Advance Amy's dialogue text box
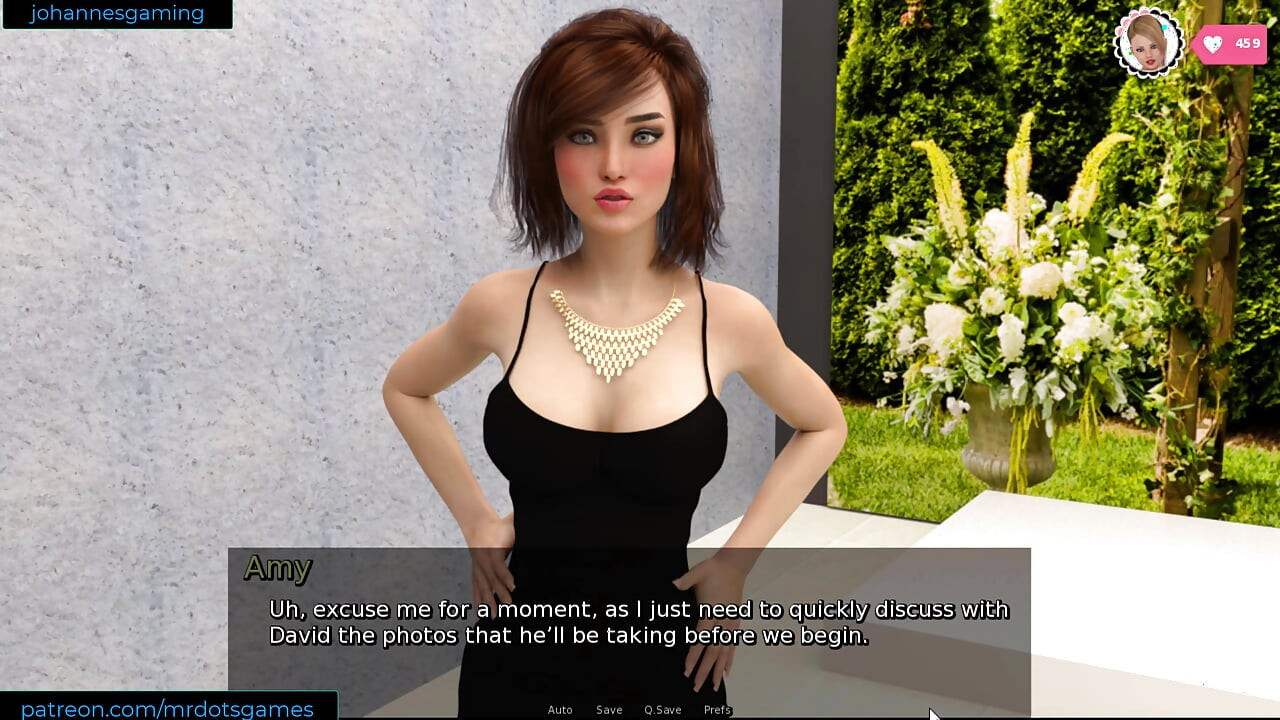This screenshot has width=1280, height=720. (628, 622)
